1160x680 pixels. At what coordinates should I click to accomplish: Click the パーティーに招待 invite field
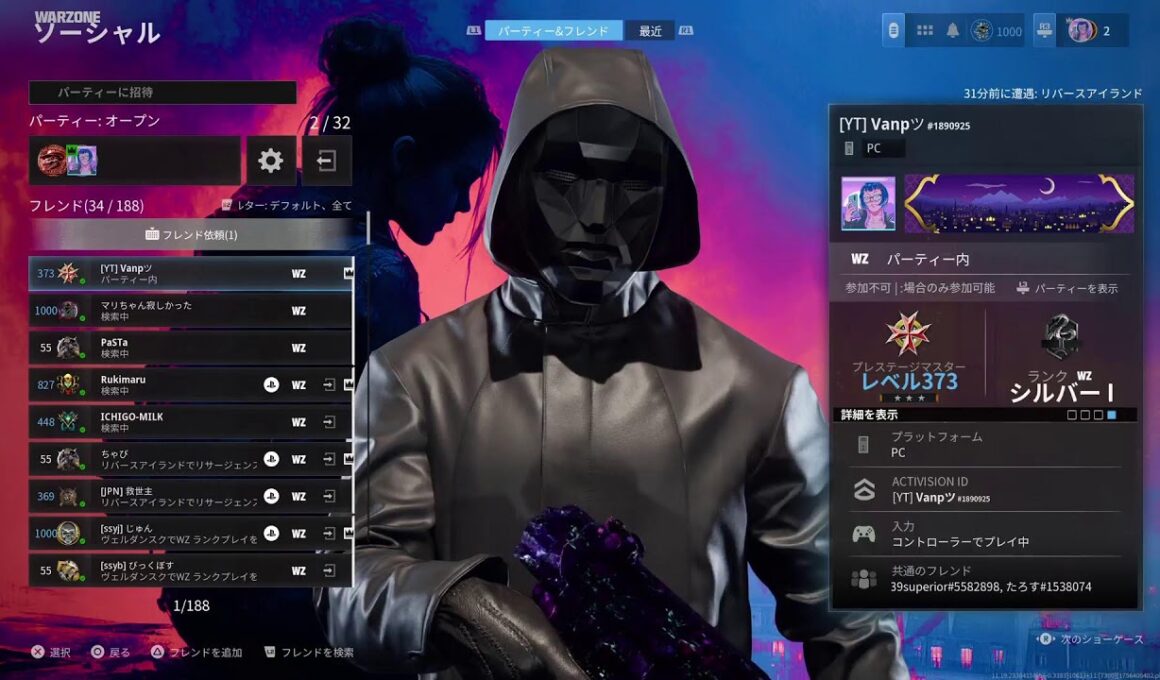point(163,92)
